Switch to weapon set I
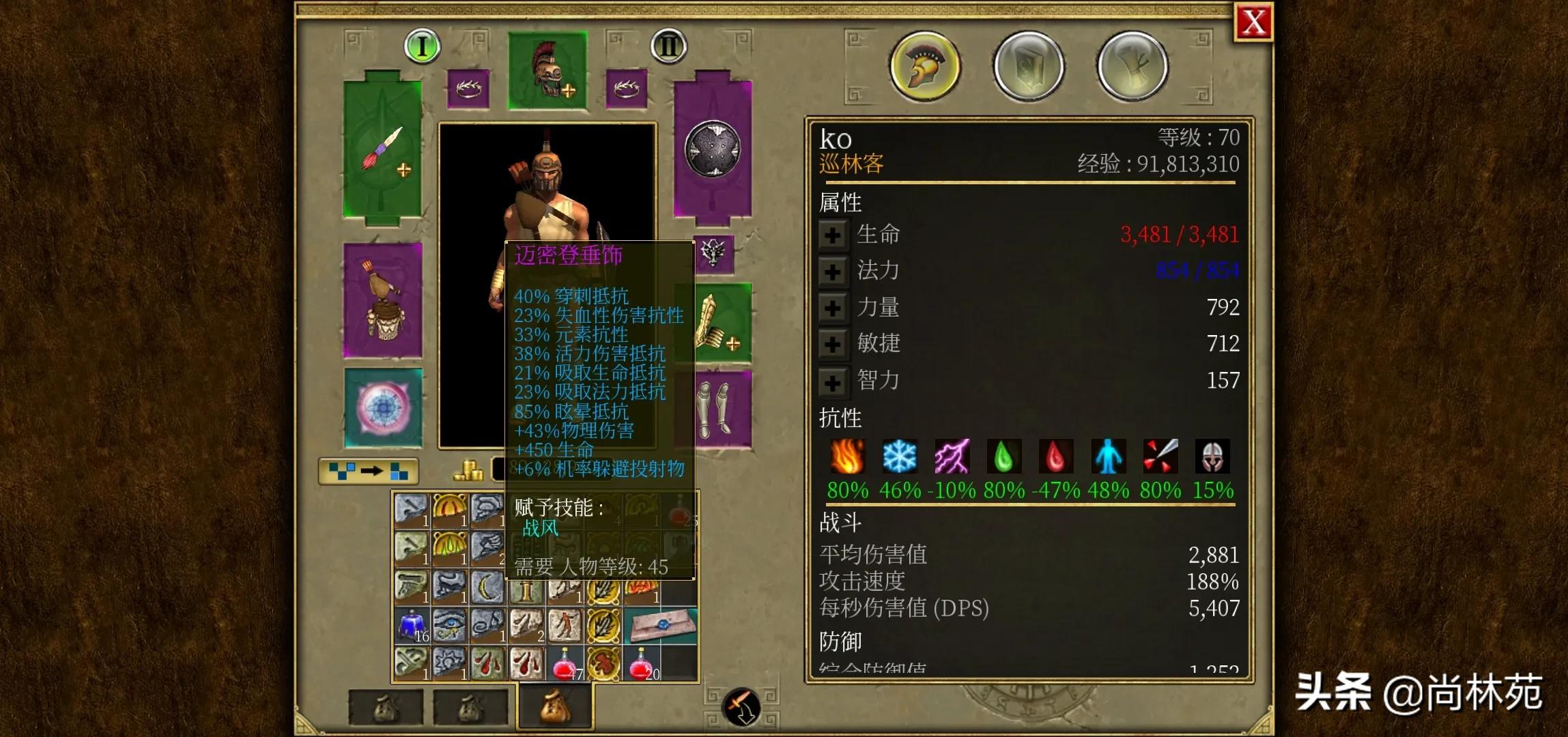 click(421, 46)
